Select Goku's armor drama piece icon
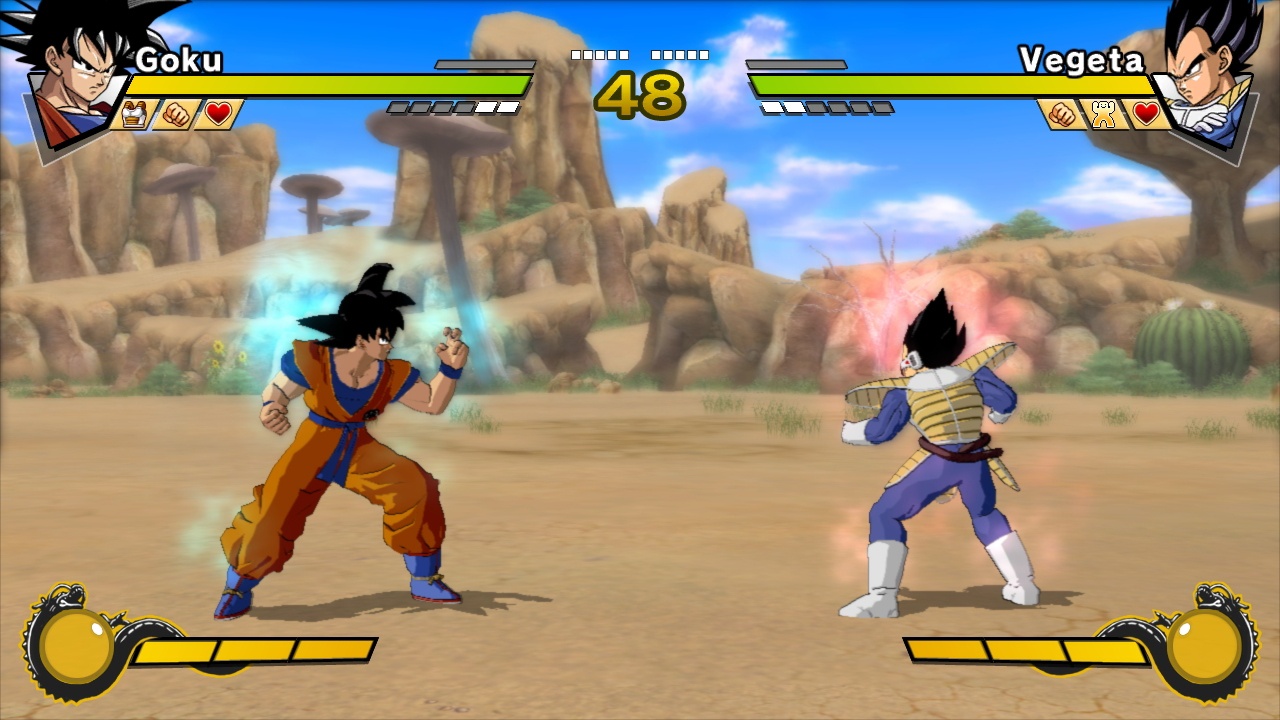The width and height of the screenshot is (1280, 720). click(x=135, y=115)
